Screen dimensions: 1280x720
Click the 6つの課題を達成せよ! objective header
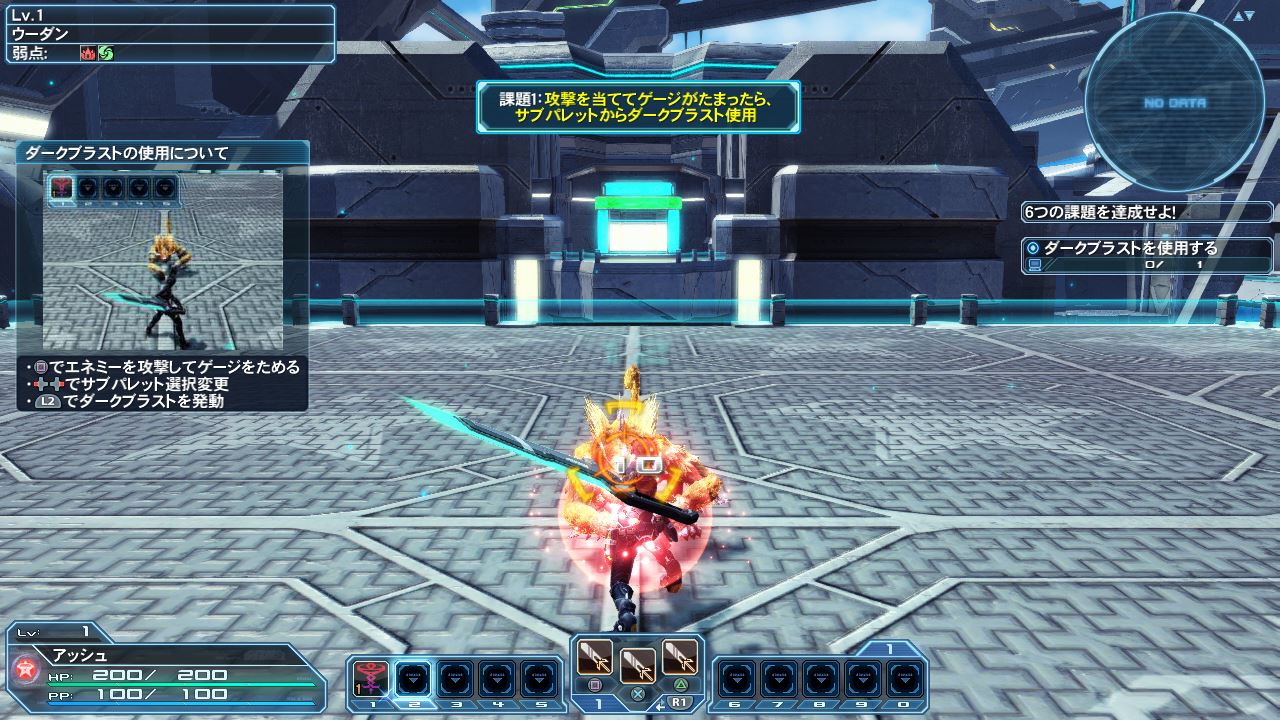[1100, 212]
